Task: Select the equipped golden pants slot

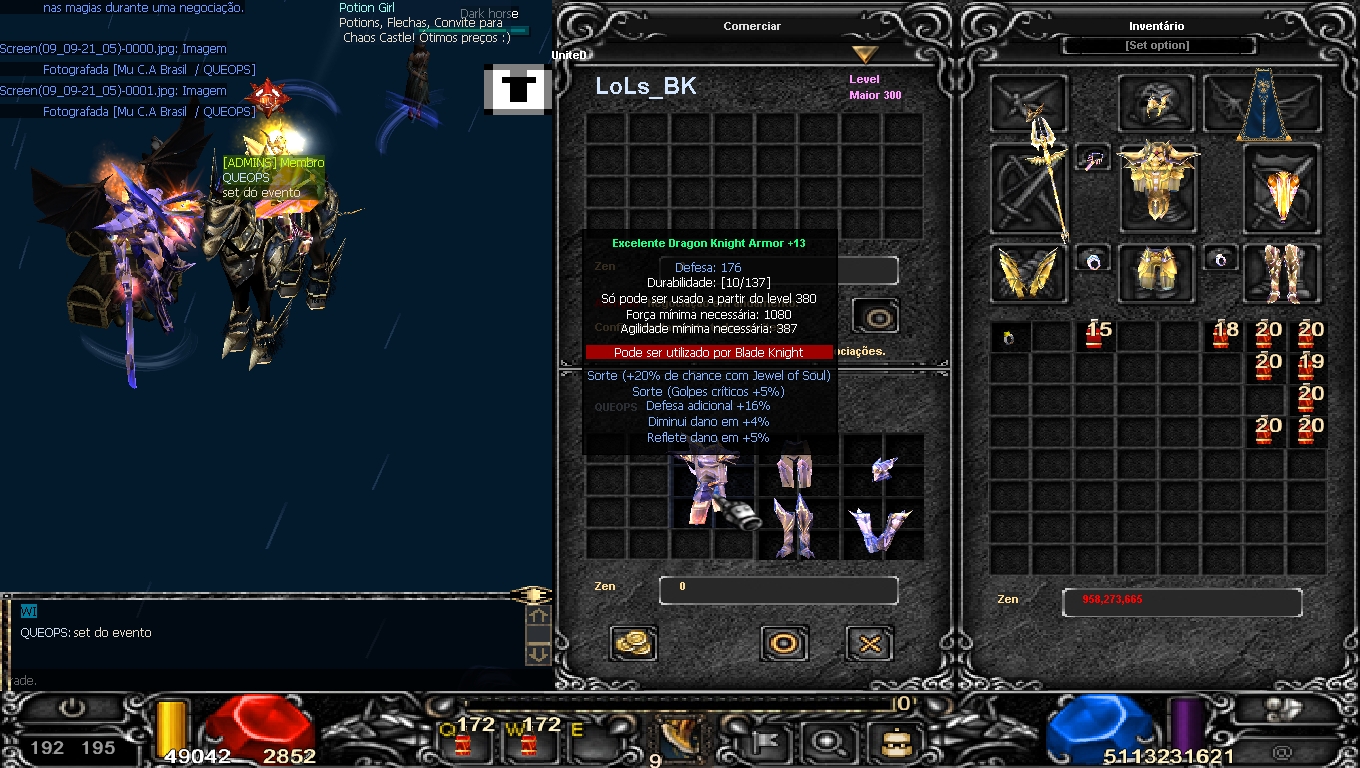Action: tap(1157, 273)
